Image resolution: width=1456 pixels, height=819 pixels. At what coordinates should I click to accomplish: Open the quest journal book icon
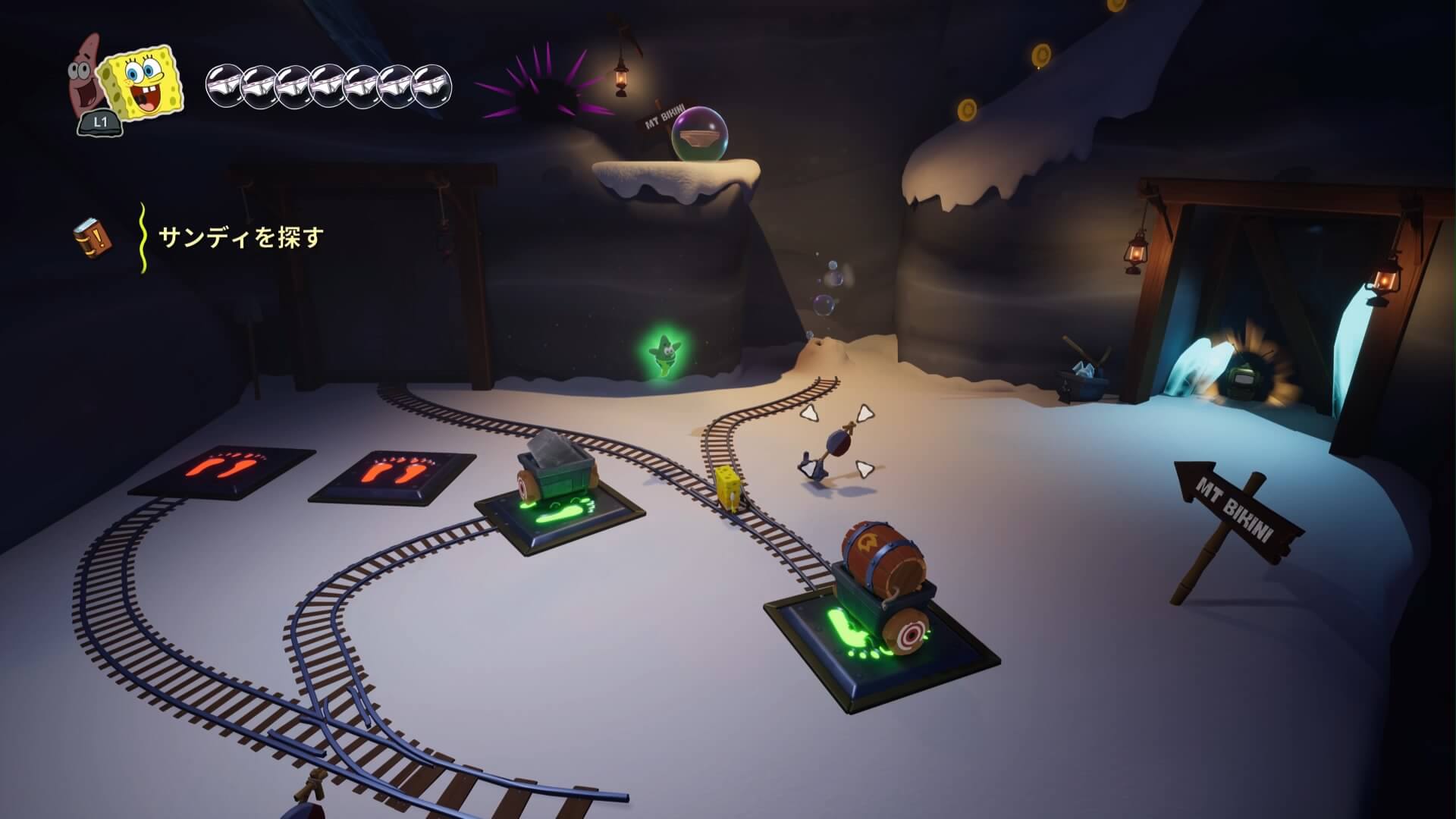click(93, 237)
